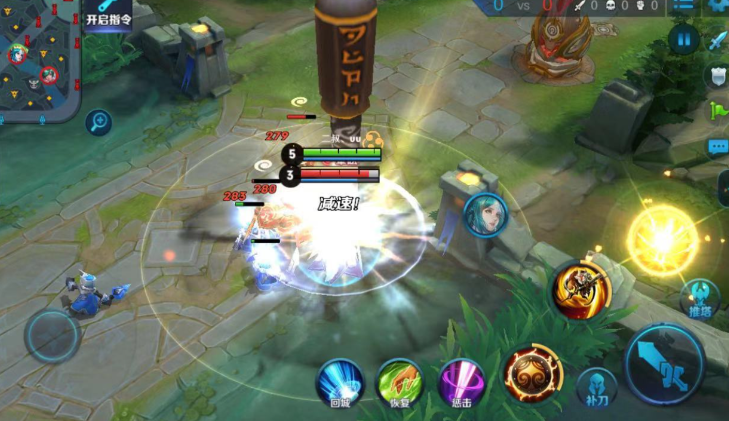Select the green flag rally signal
Screen dimensions: 729x421
tap(718, 111)
